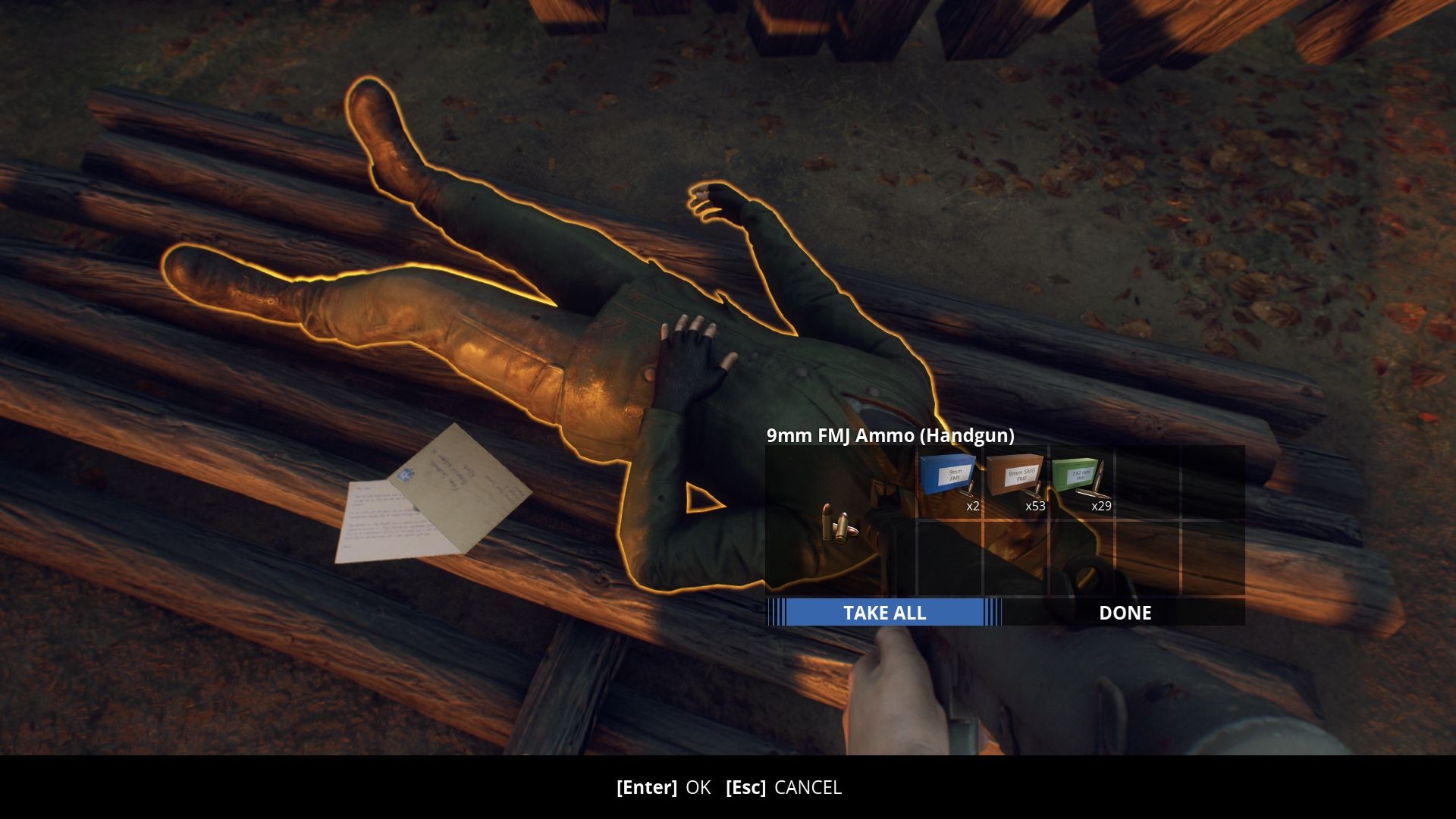This screenshot has width=1456, height=819.
Task: Take all loot with TAKE ALL
Action: pos(884,613)
